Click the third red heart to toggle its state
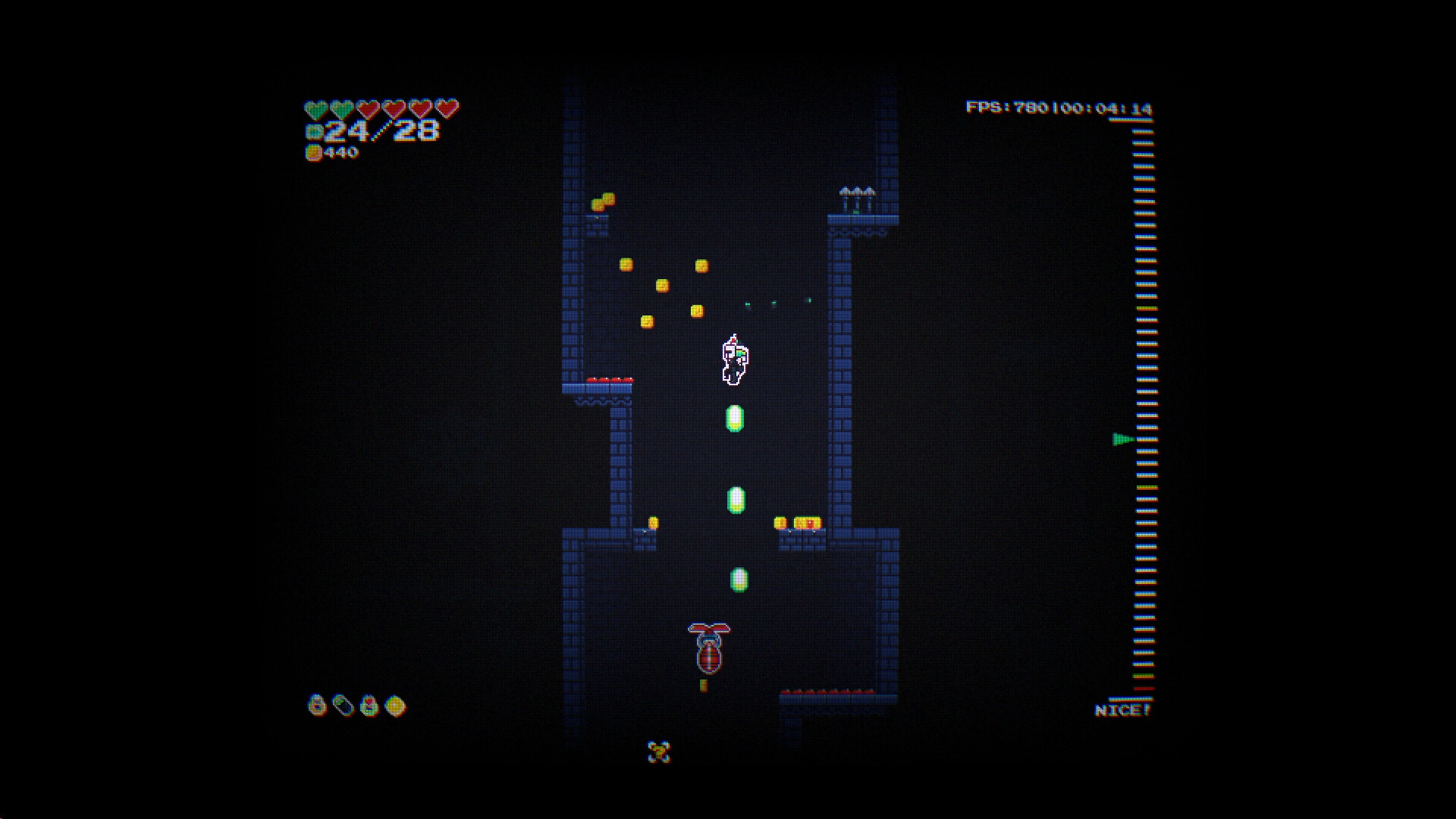This screenshot has width=1456, height=819. pos(366,107)
